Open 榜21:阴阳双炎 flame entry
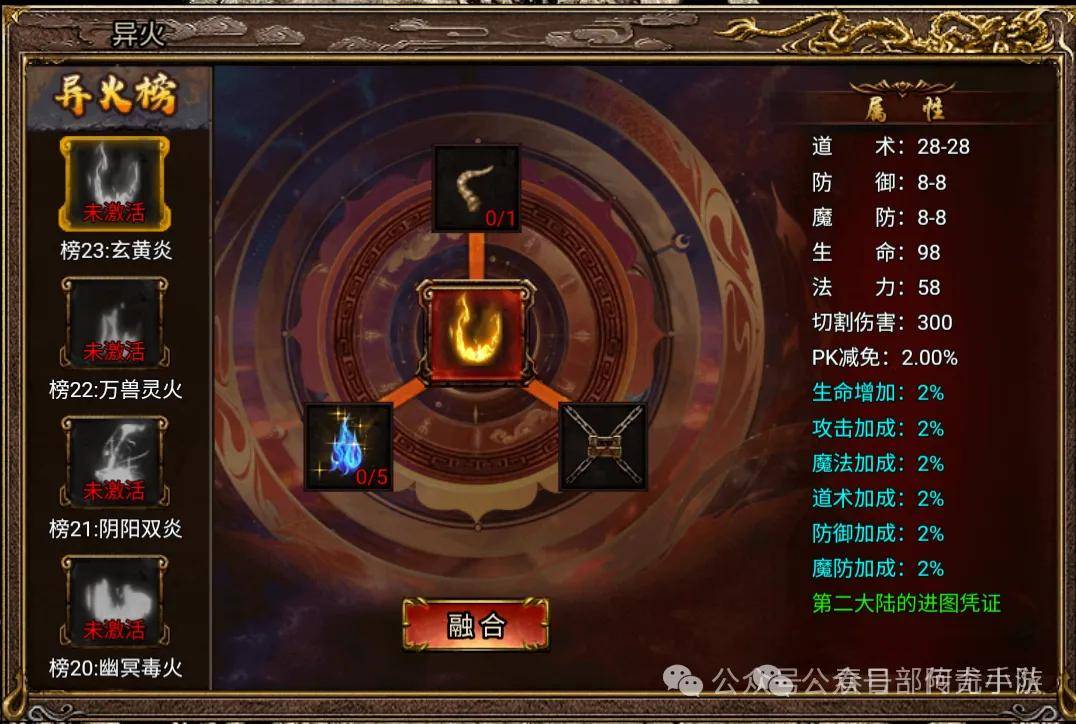Screen dimensions: 1076x724 (x=116, y=464)
